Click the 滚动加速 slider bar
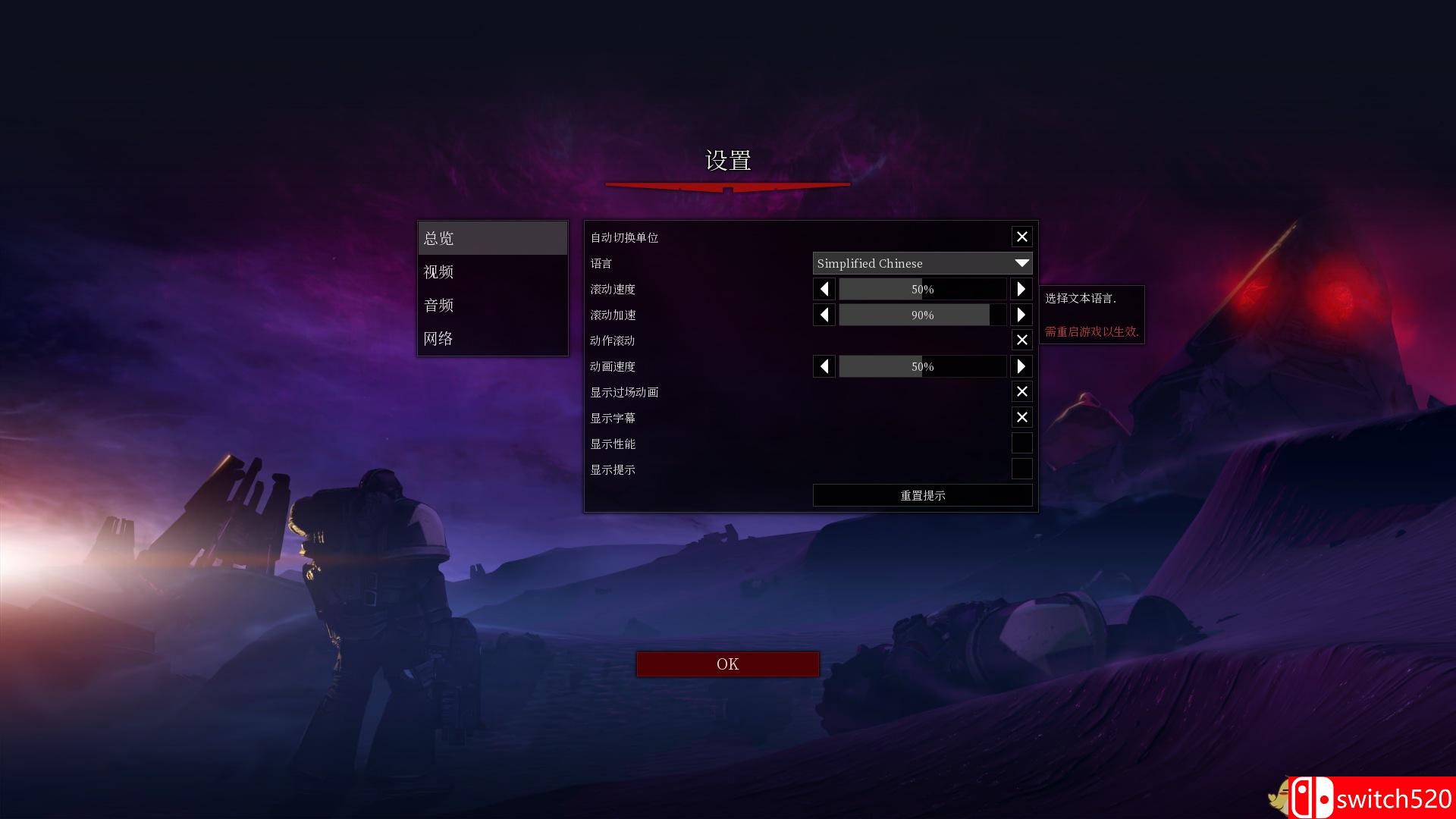Image resolution: width=1456 pixels, height=819 pixels. click(922, 315)
